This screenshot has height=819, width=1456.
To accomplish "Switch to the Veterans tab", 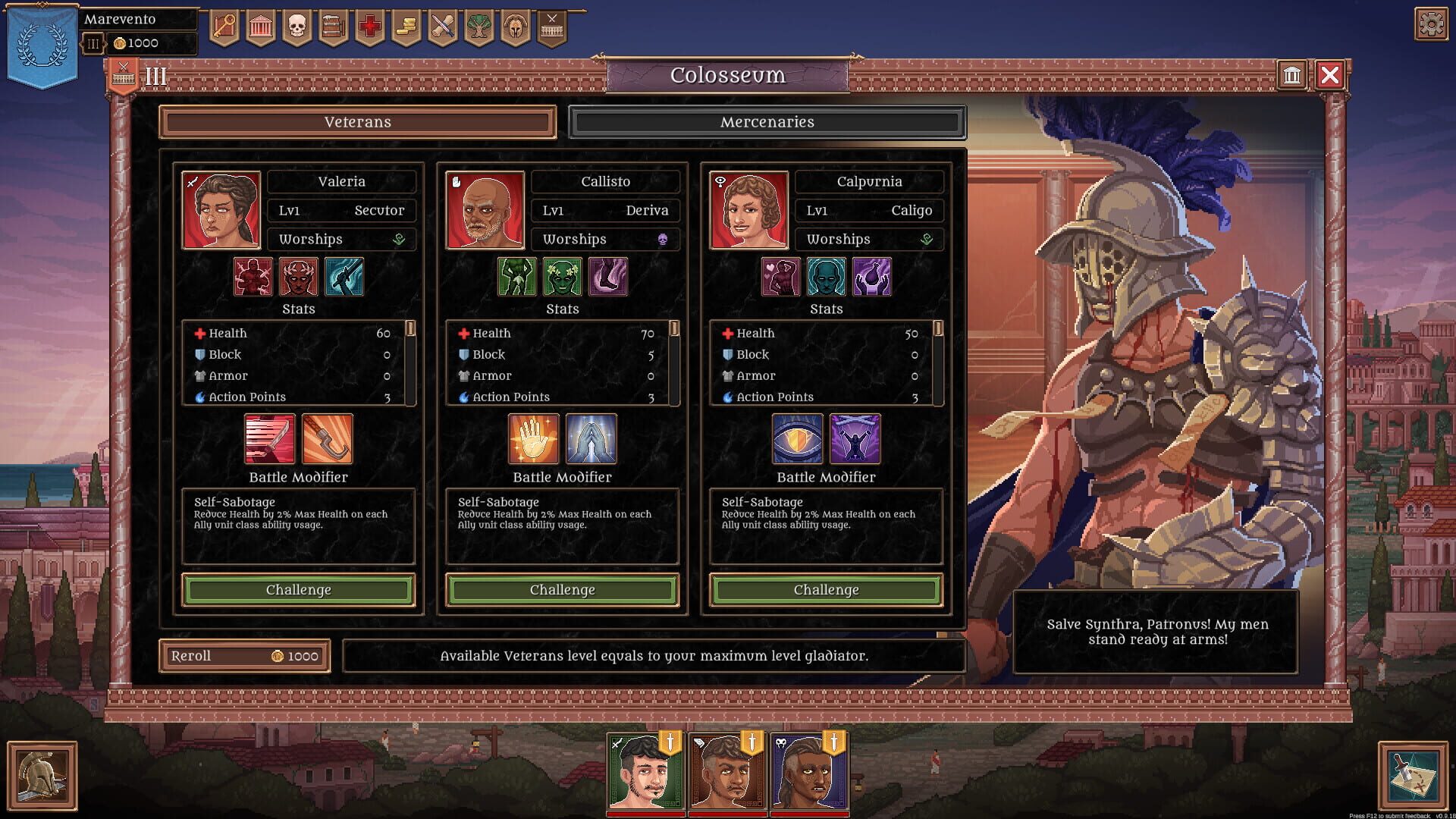I will [357, 122].
